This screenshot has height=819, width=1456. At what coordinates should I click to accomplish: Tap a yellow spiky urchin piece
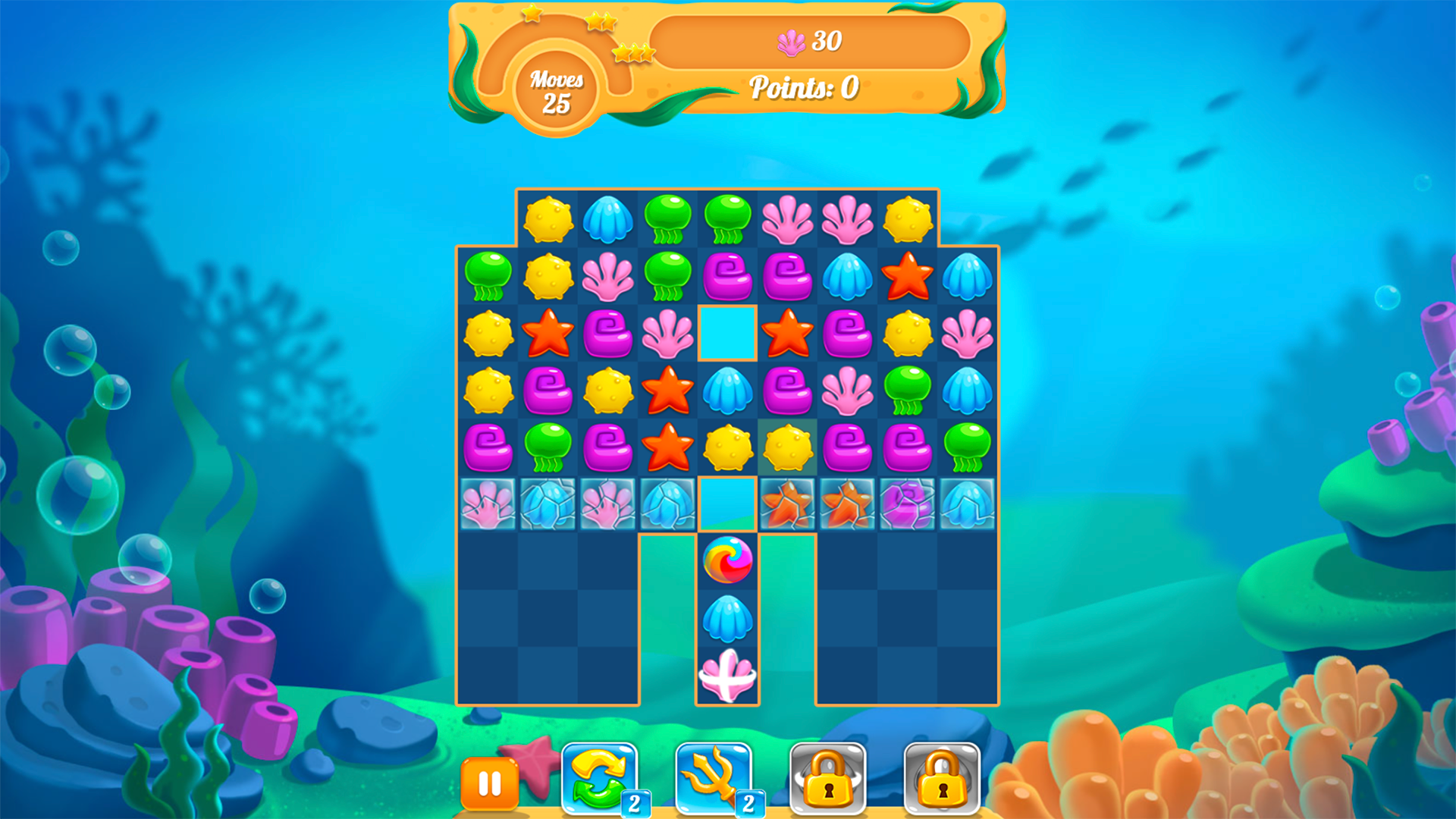(x=548, y=220)
